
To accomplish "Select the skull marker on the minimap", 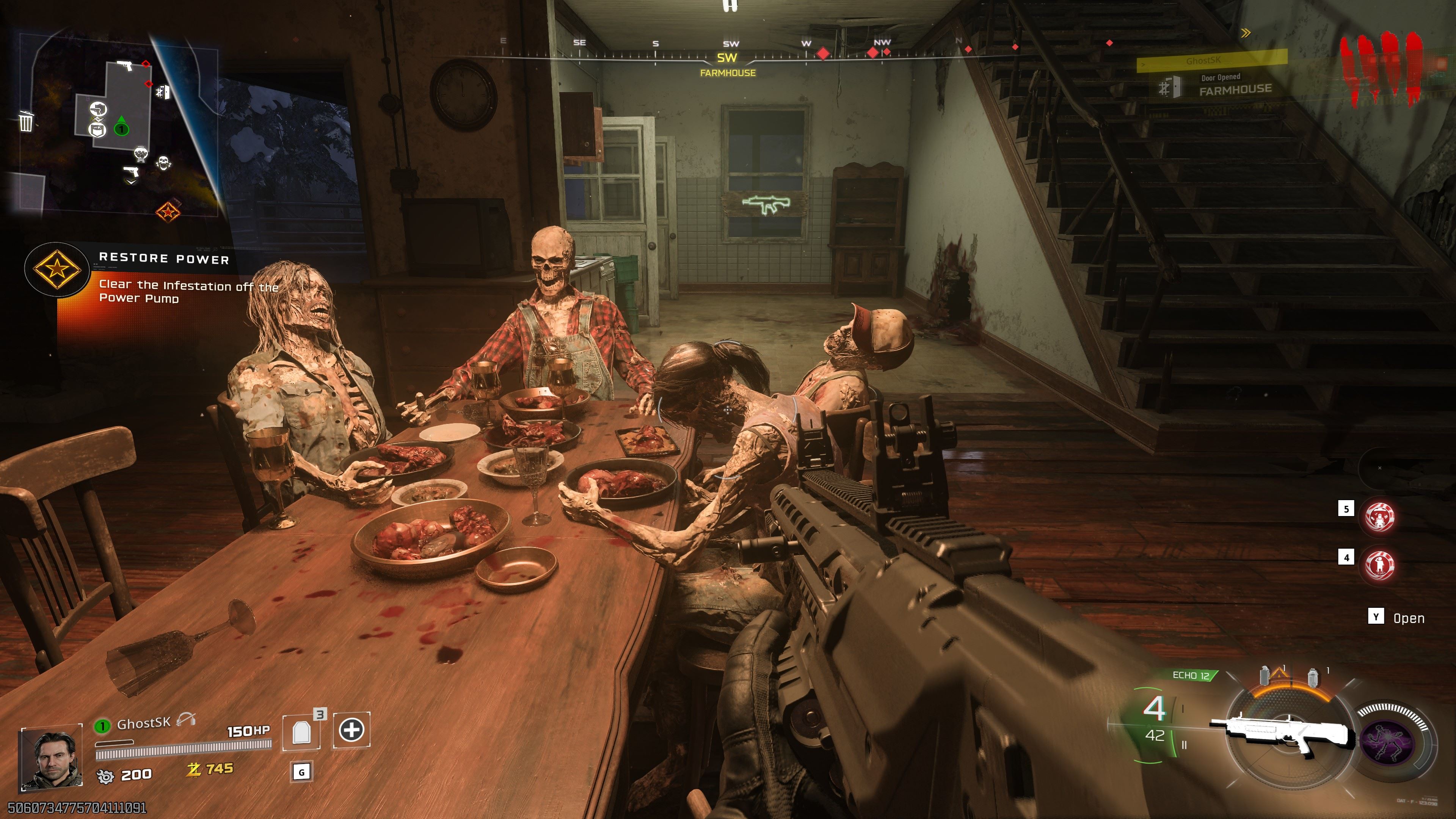I will [x=163, y=163].
